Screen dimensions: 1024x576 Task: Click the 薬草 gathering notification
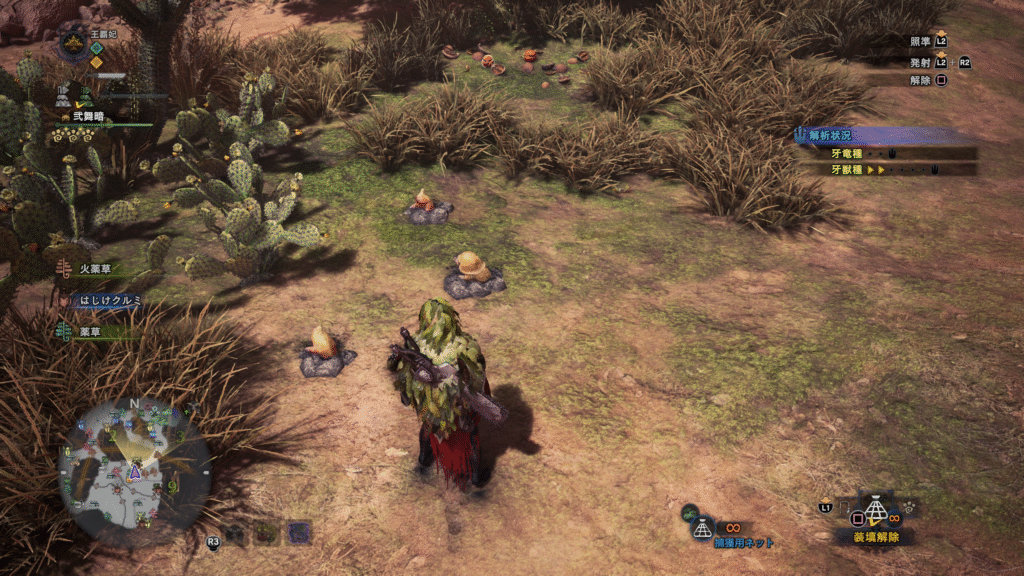[96, 331]
